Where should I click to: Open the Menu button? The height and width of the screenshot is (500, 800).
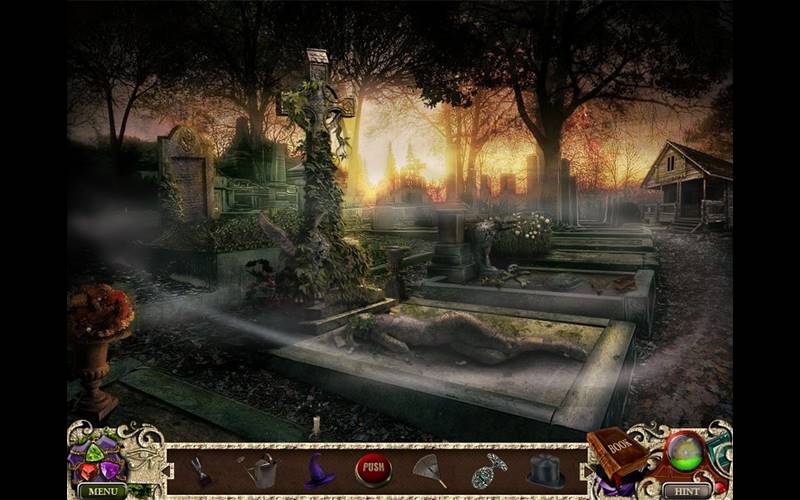(103, 490)
